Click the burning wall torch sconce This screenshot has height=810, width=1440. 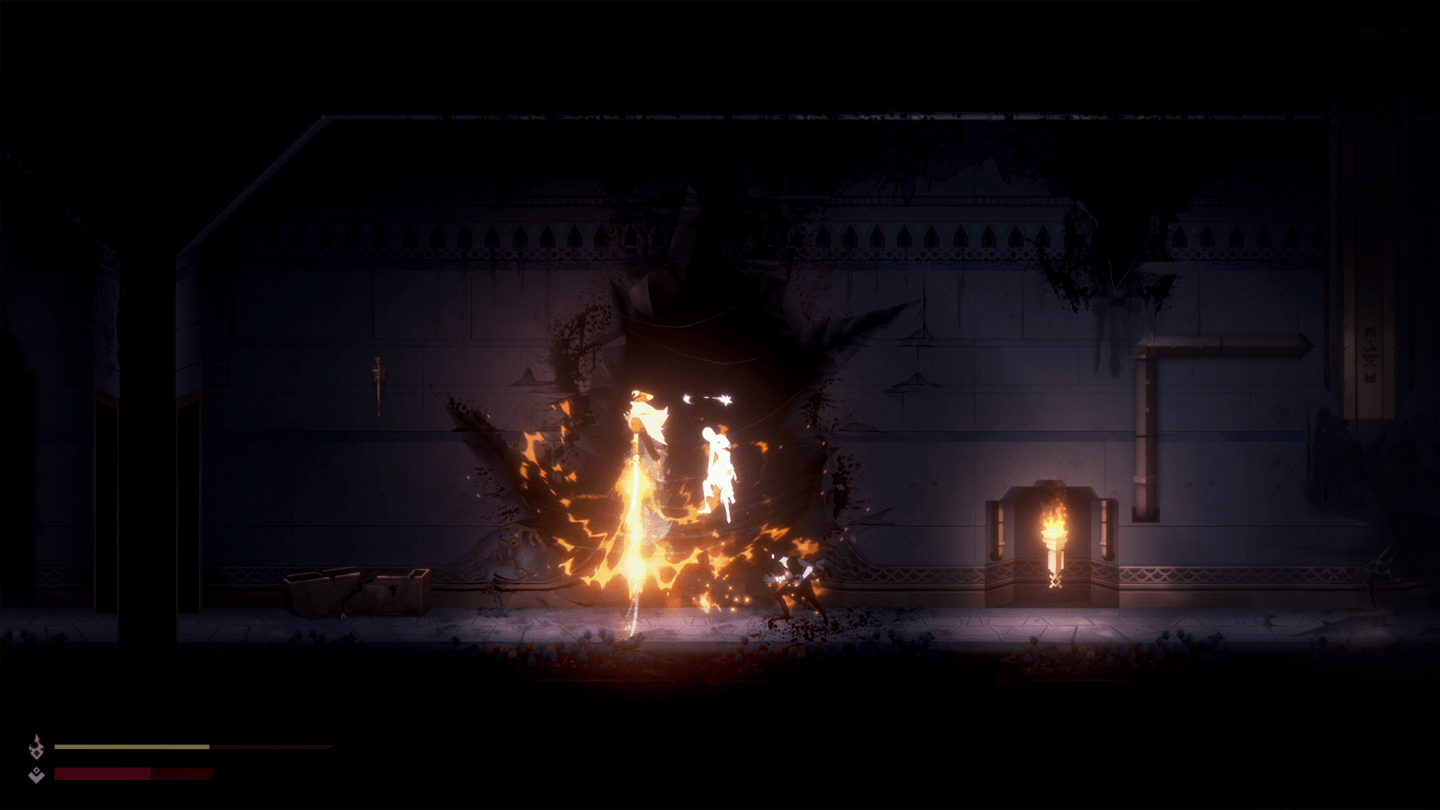[1053, 535]
